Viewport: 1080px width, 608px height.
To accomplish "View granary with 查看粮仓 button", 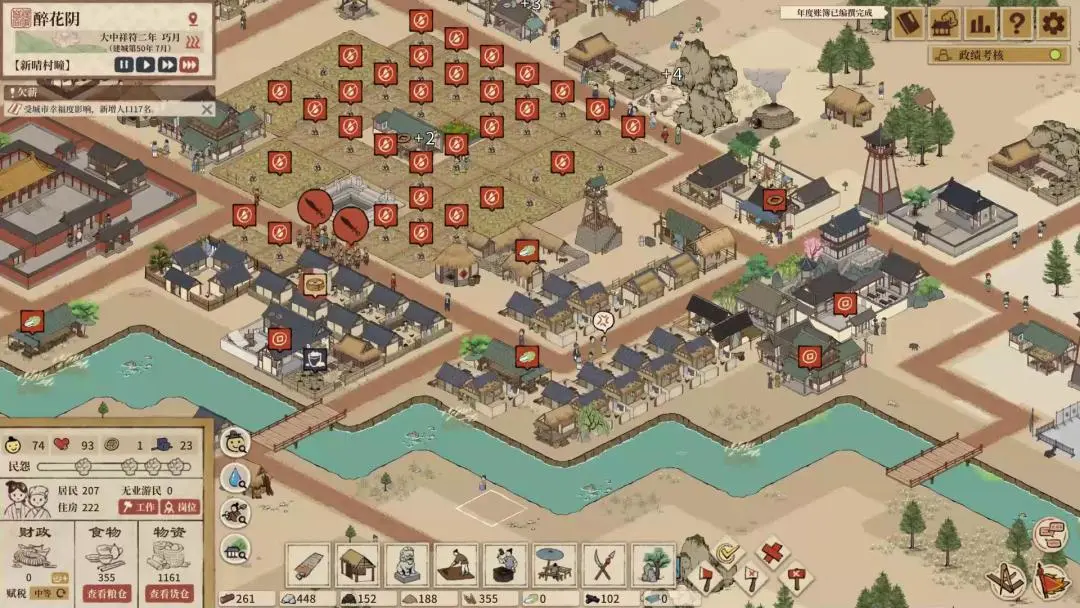I will pos(107,593).
